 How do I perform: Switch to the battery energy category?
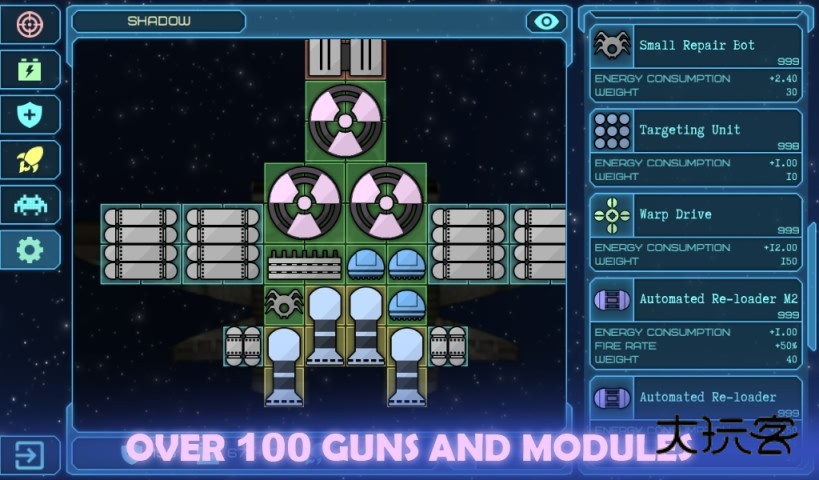(x=29, y=69)
